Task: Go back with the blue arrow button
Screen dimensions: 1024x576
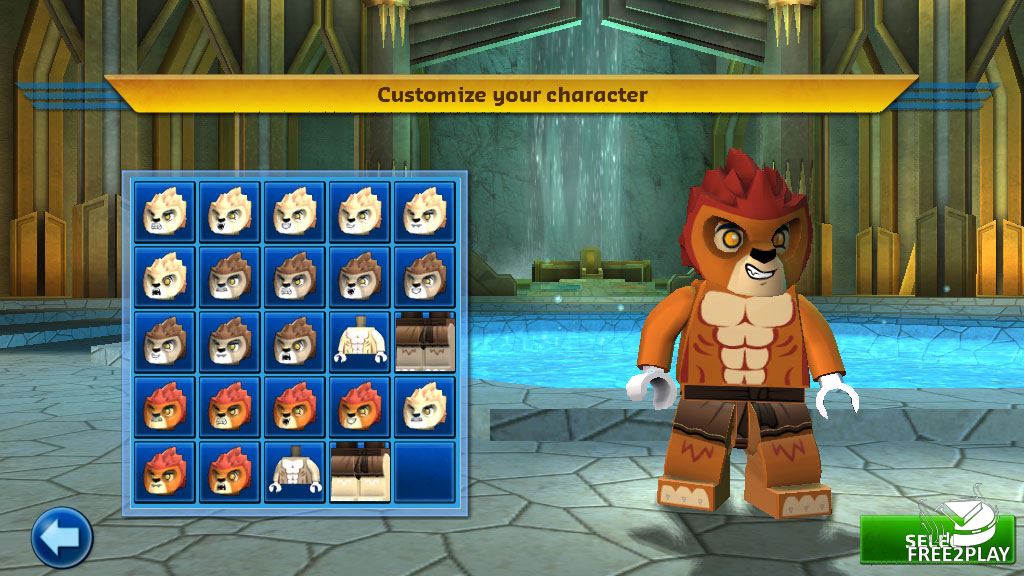Action: 62,537
